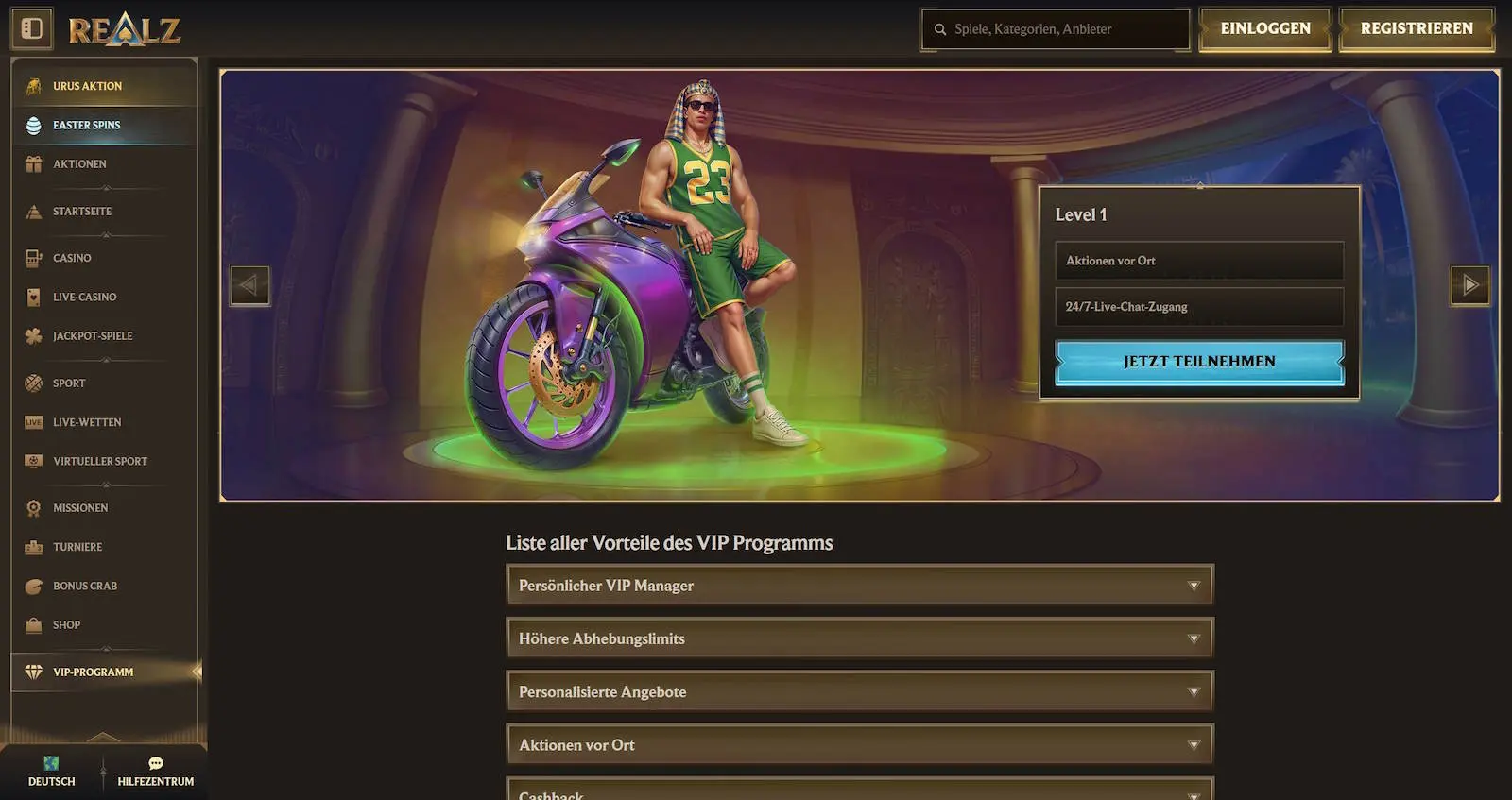Image resolution: width=1512 pixels, height=800 pixels.
Task: Go to Aktionen in the sidebar
Action: pos(79,163)
